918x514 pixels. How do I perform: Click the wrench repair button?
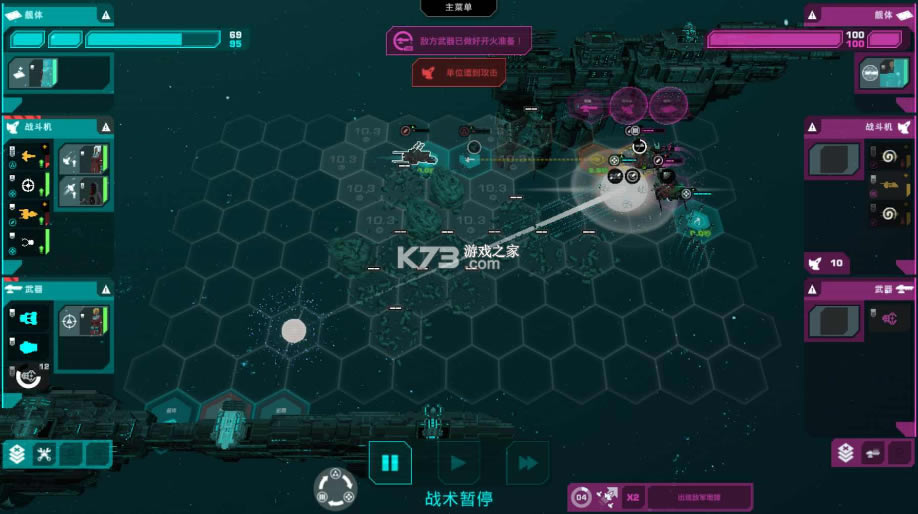tap(44, 455)
